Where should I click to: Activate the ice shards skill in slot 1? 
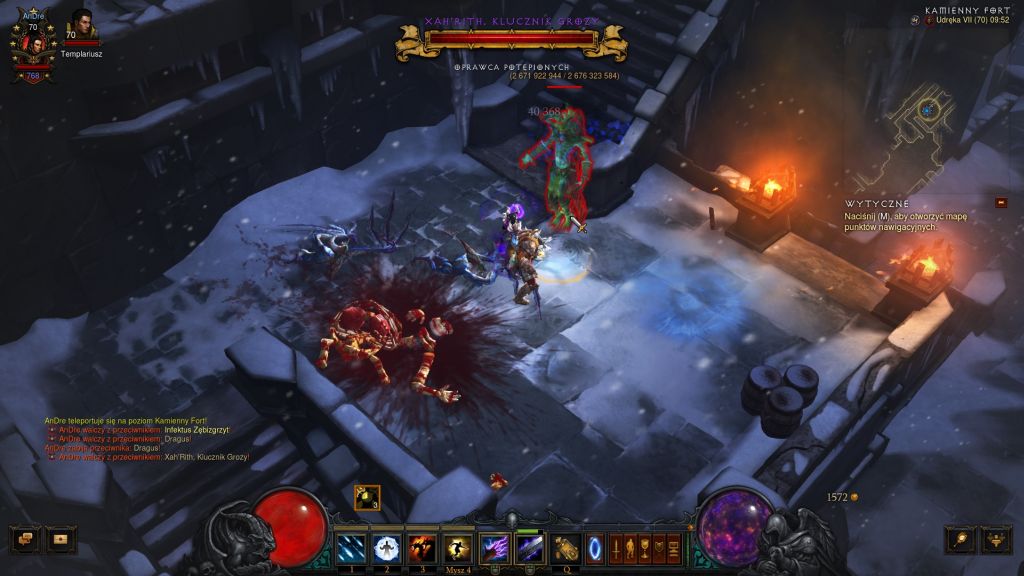tap(352, 548)
